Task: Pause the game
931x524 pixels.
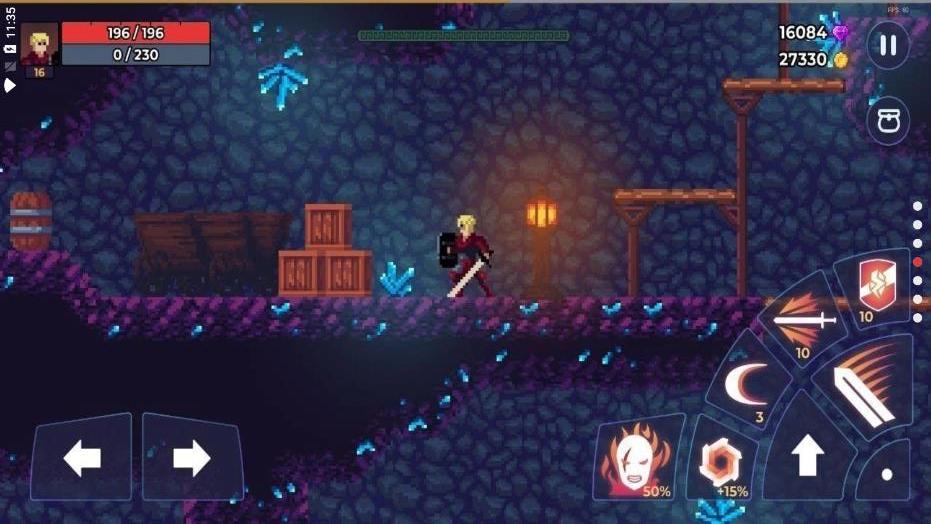Action: [887, 46]
